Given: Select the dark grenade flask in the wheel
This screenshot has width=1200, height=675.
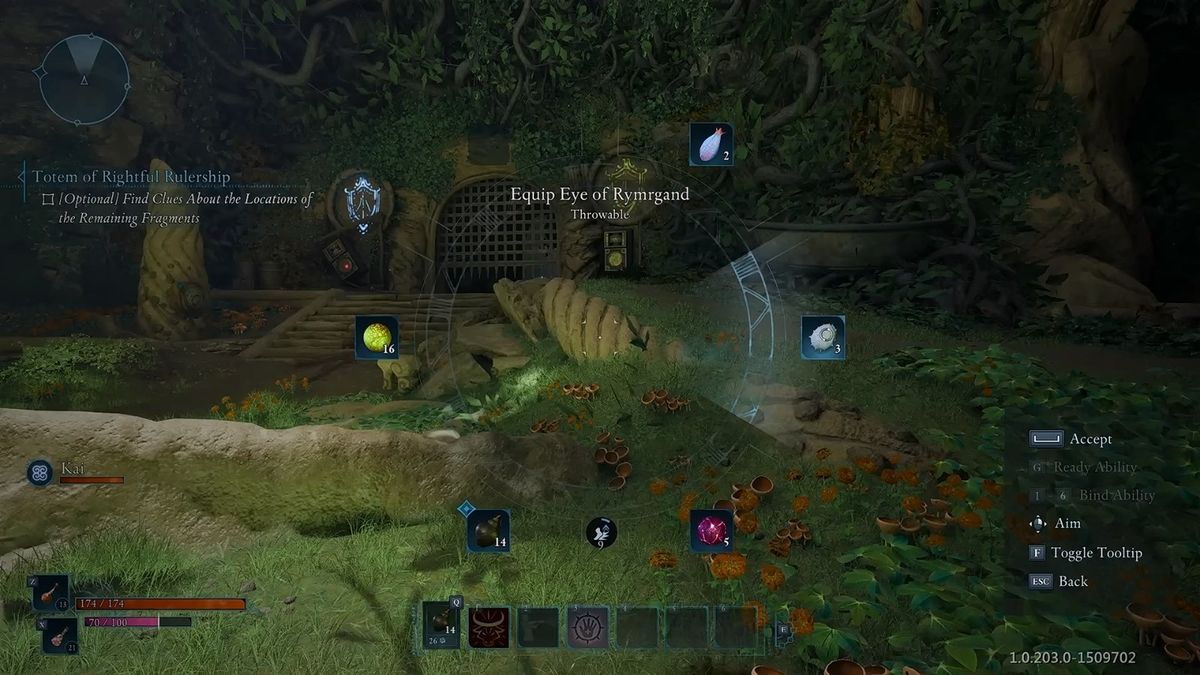Looking at the screenshot, I should pyautogui.click(x=488, y=530).
